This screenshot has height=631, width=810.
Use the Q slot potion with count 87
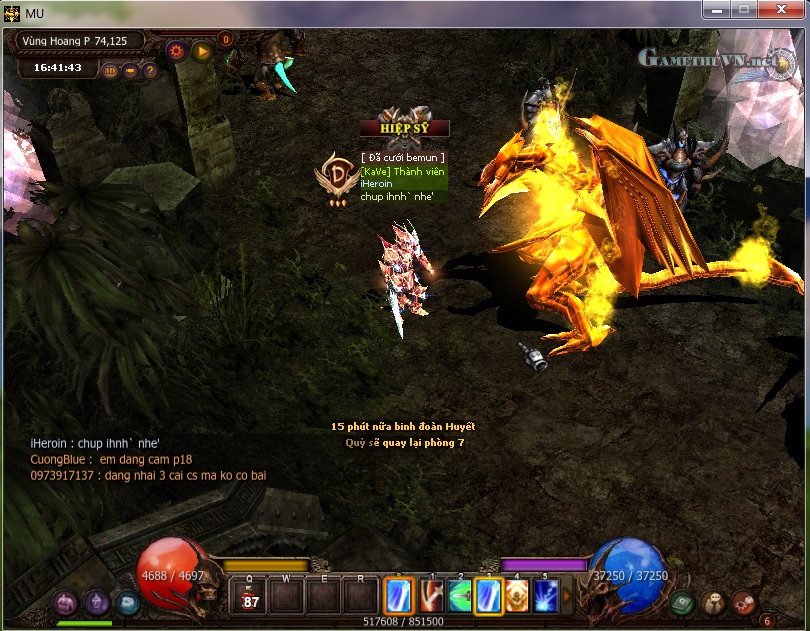(x=251, y=596)
